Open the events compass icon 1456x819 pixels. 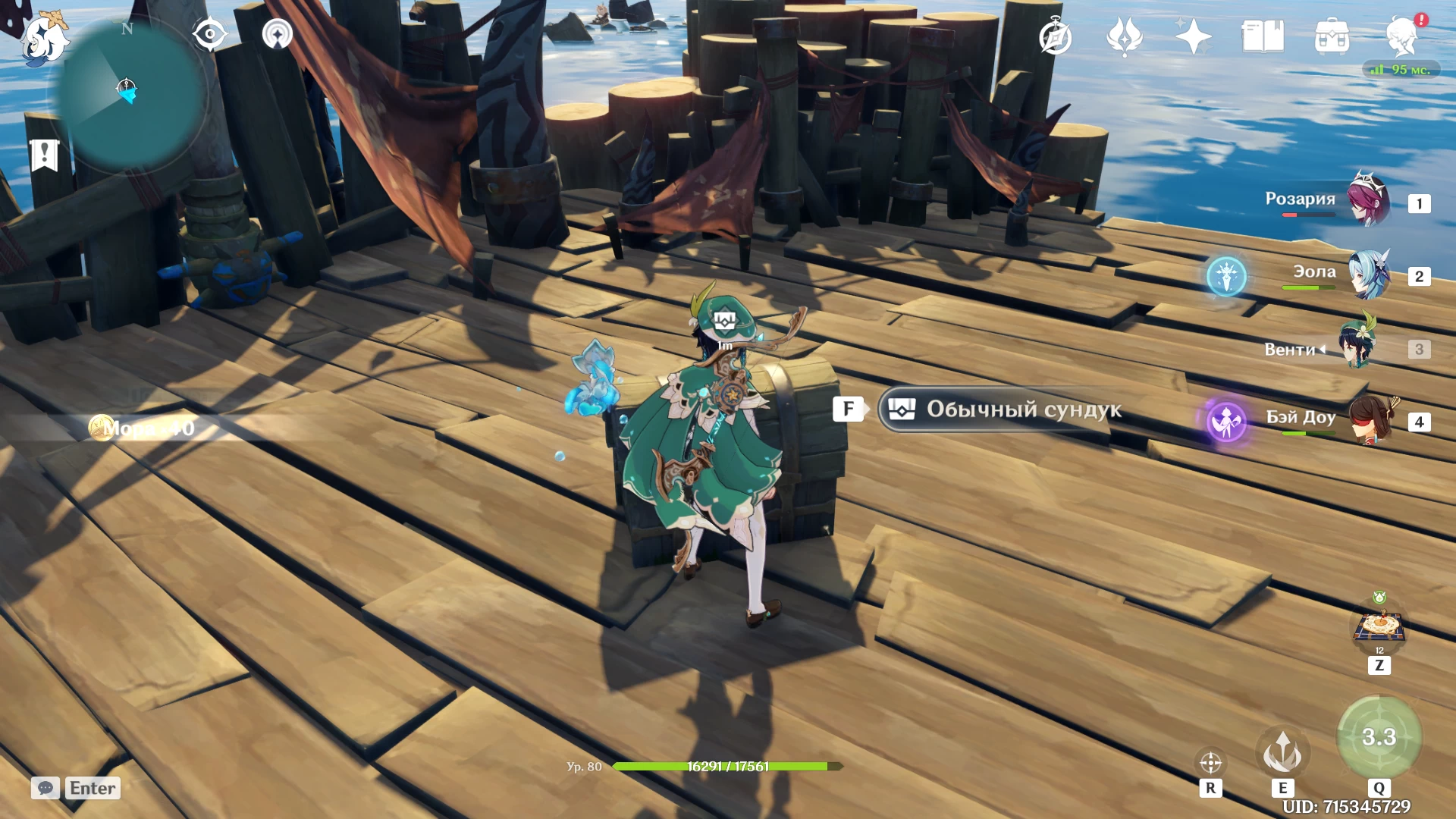point(1055,37)
